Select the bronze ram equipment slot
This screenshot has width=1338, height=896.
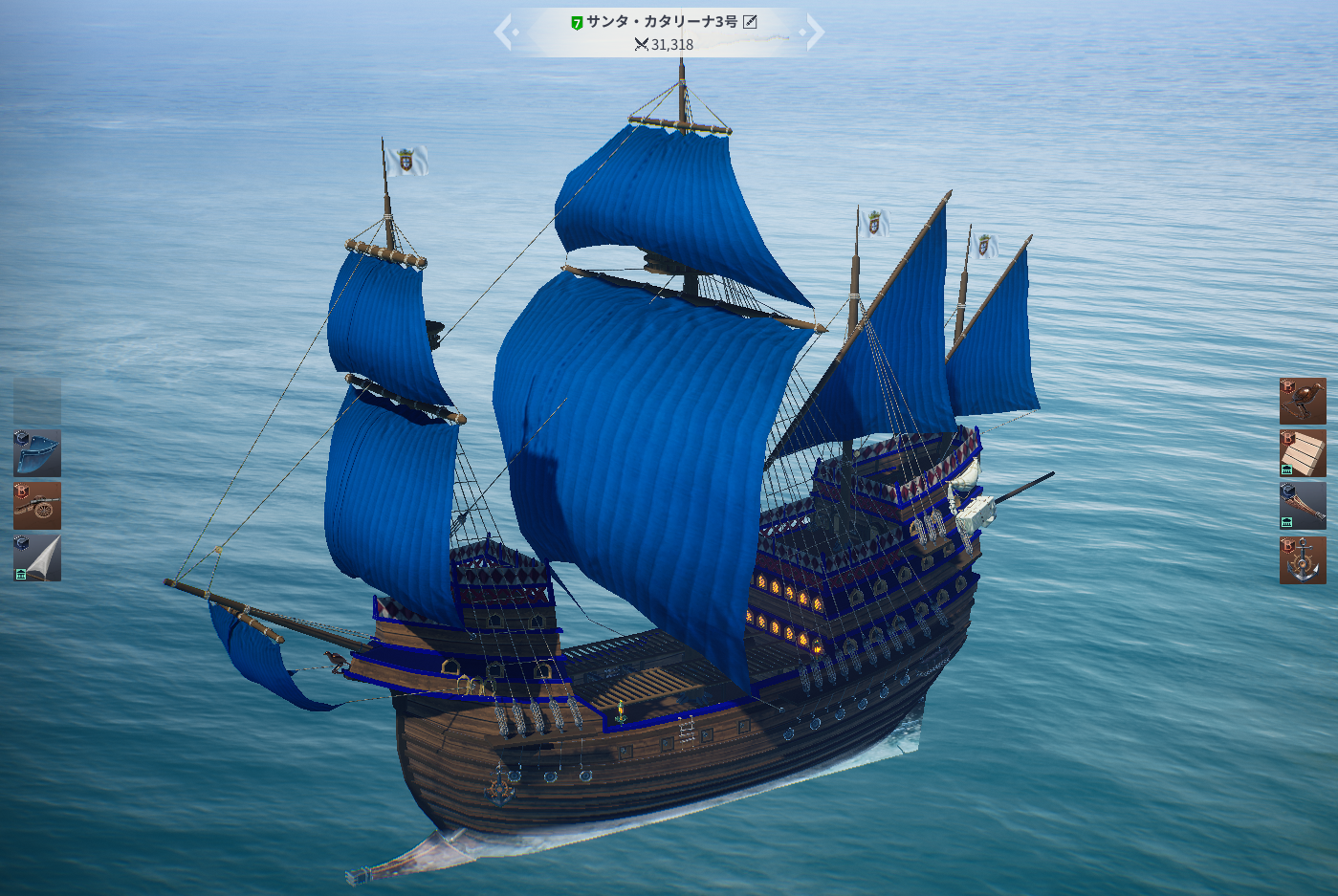point(1303,506)
